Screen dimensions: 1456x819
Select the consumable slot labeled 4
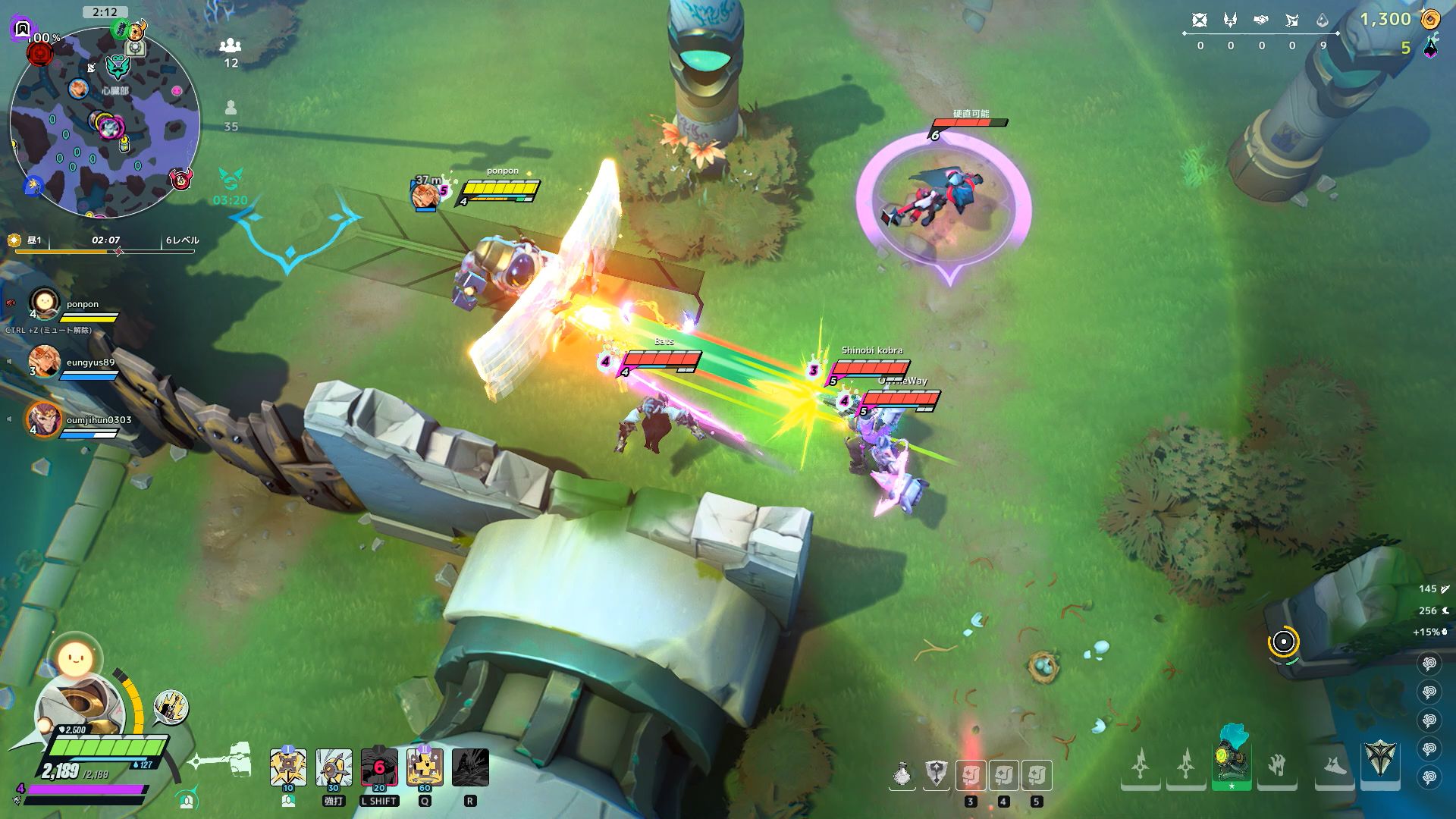[x=1003, y=776]
